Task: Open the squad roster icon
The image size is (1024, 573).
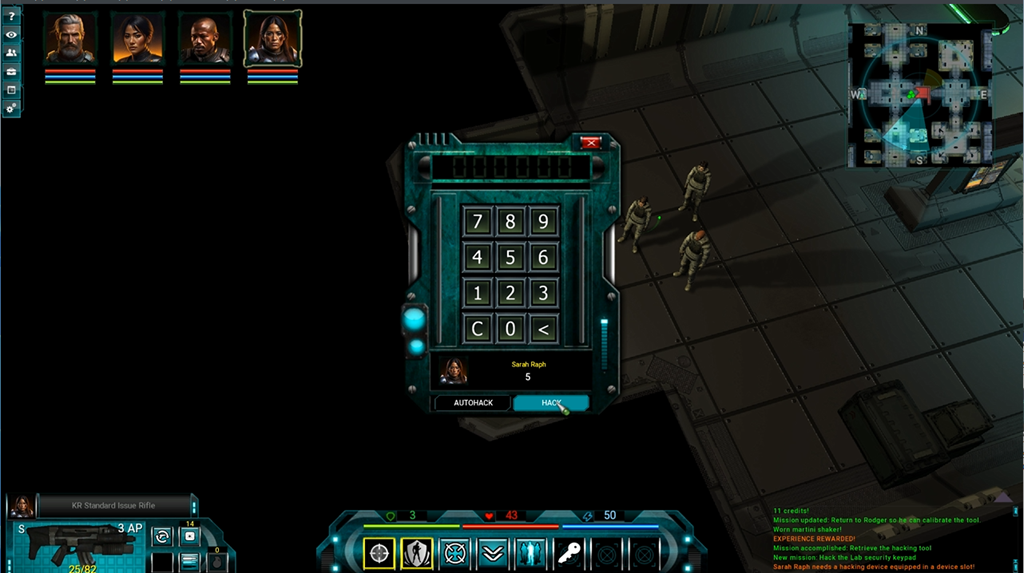Action: 11,53
